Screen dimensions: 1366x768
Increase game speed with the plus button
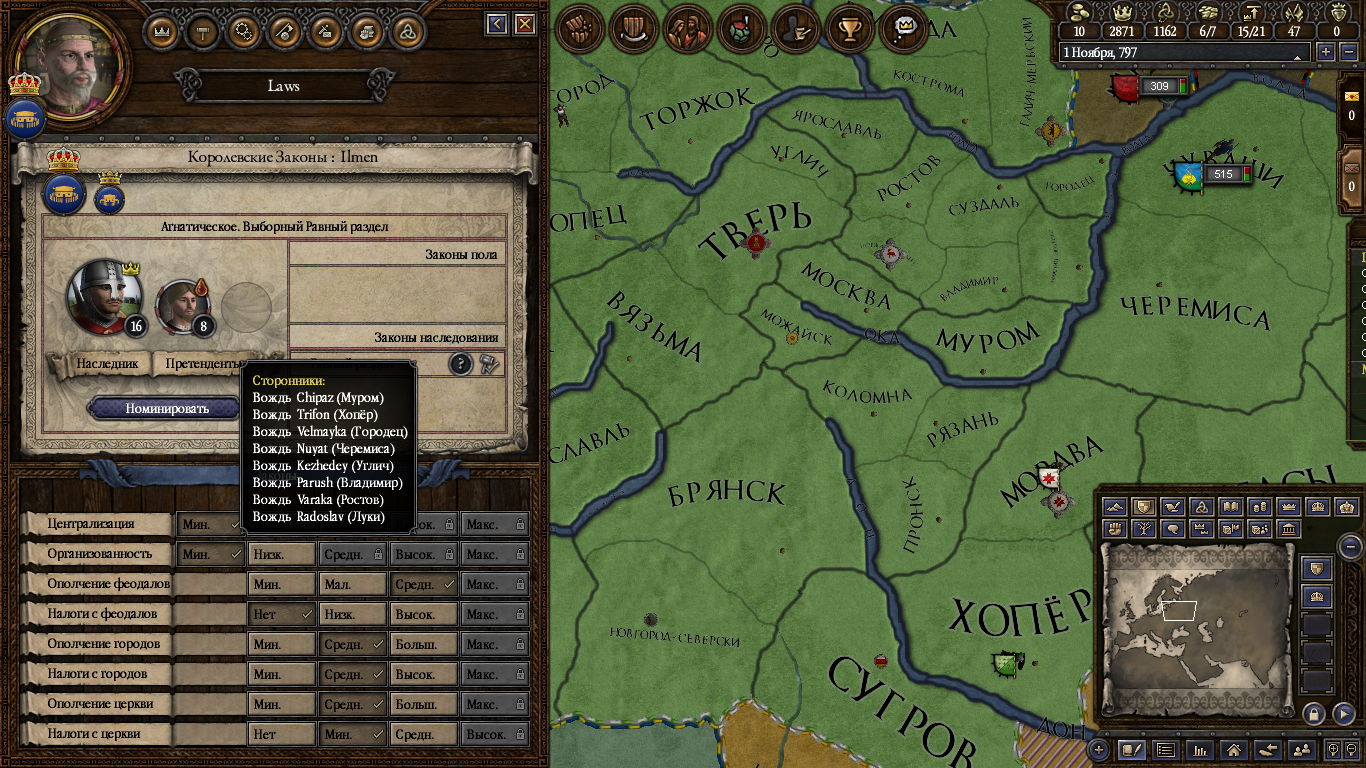[1326, 52]
